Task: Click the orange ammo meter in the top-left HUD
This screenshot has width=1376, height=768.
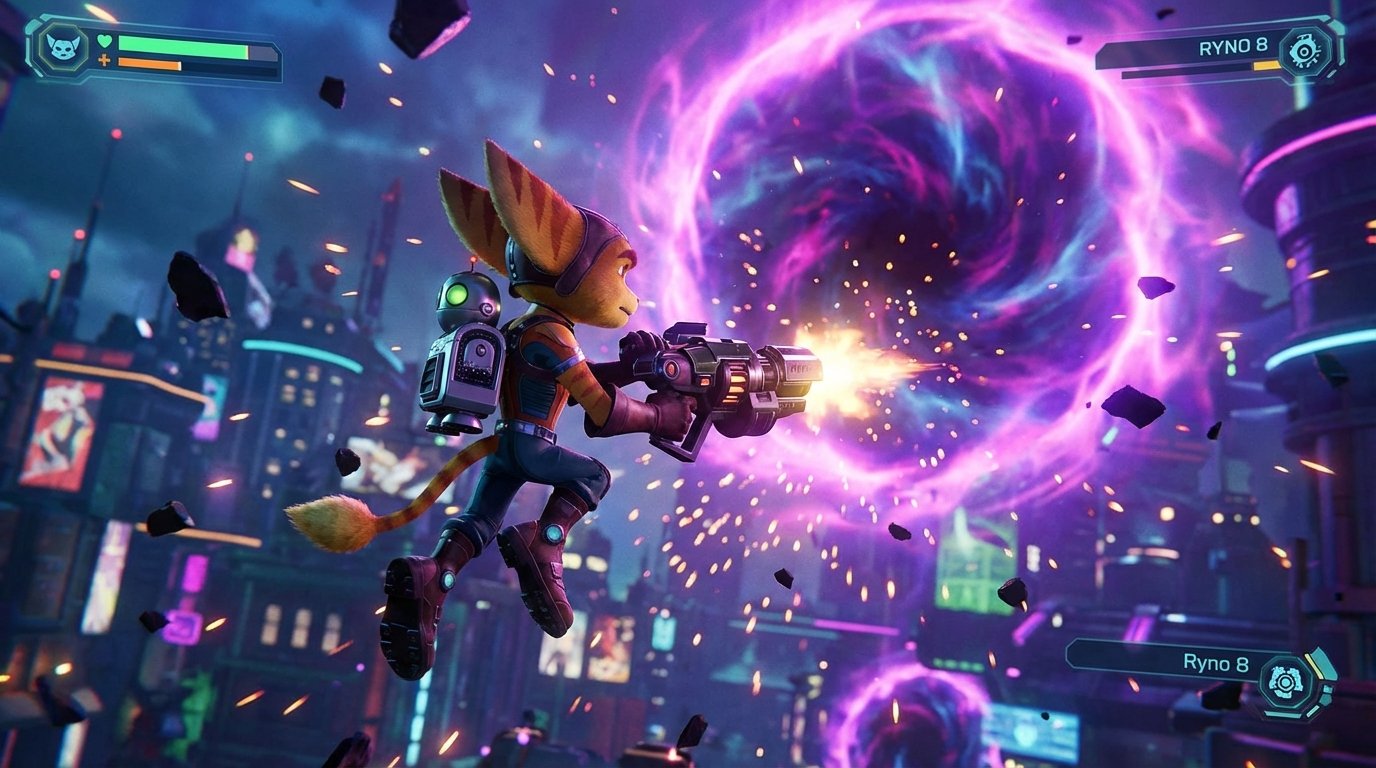Action: [x=148, y=63]
